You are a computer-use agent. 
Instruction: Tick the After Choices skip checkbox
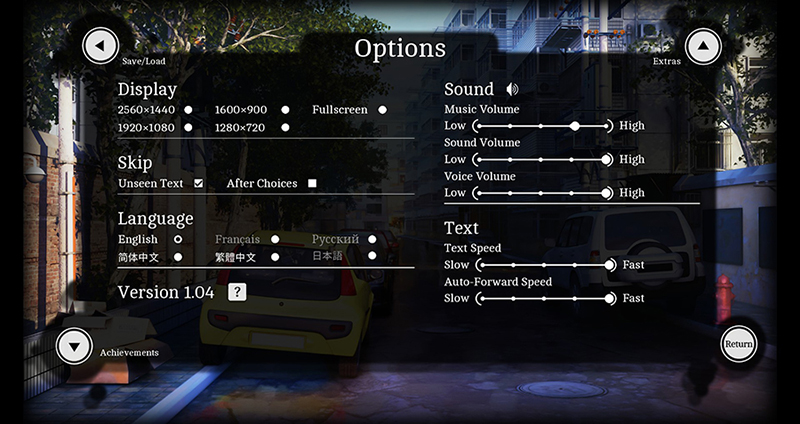tap(312, 183)
